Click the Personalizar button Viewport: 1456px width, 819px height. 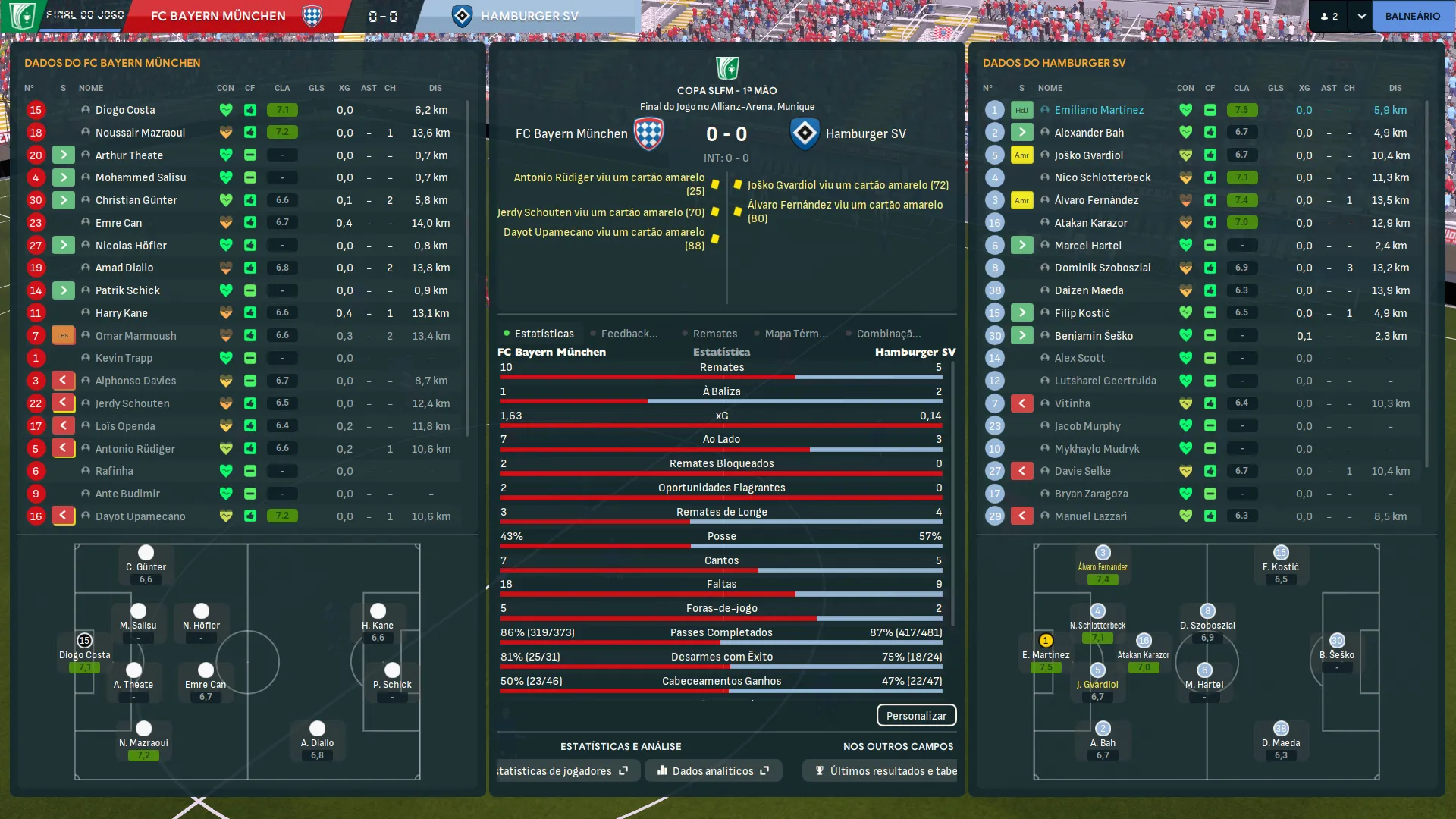[x=916, y=716]
